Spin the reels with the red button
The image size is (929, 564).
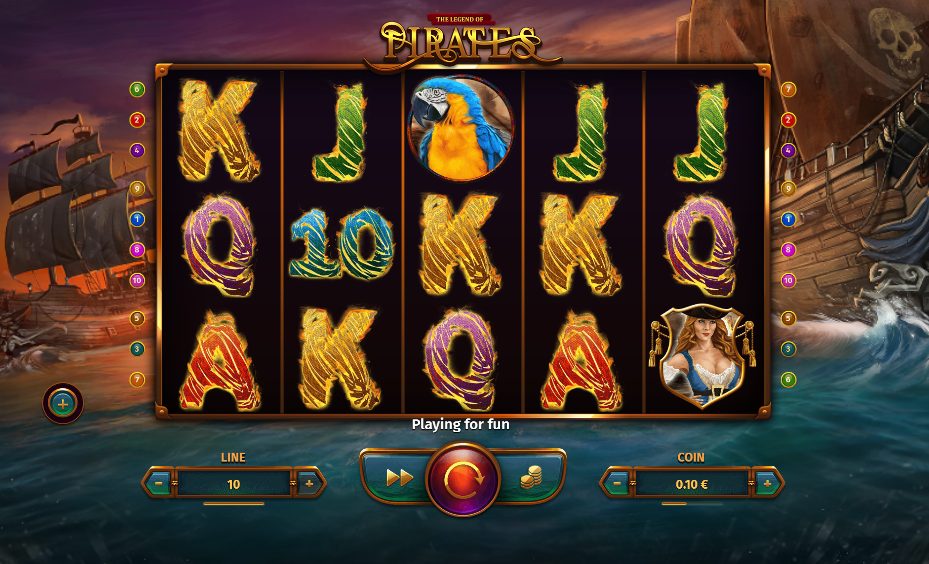click(462, 479)
